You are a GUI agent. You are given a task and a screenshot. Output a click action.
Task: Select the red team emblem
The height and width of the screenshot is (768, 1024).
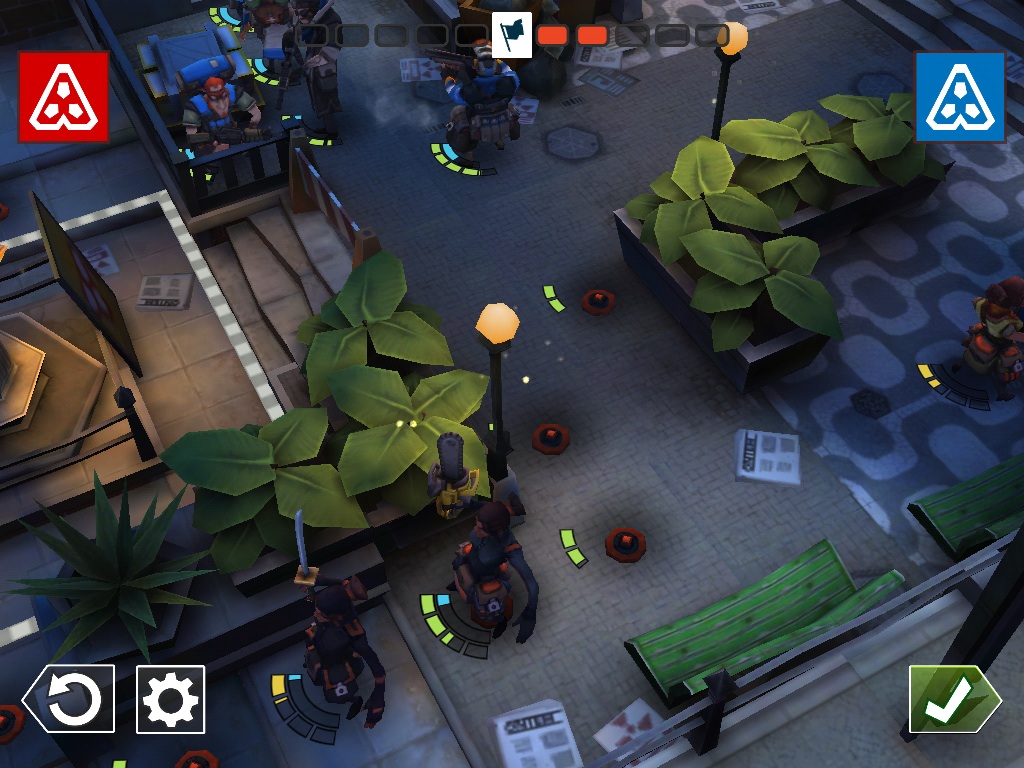click(x=63, y=97)
